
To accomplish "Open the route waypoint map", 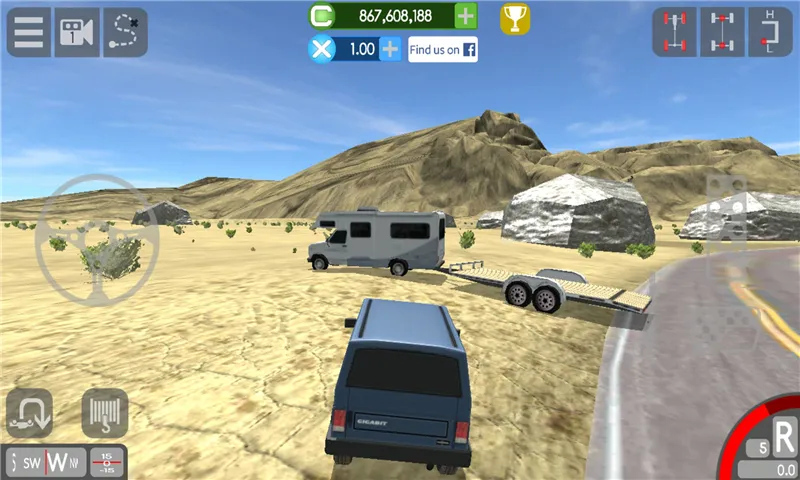I will coord(125,33).
